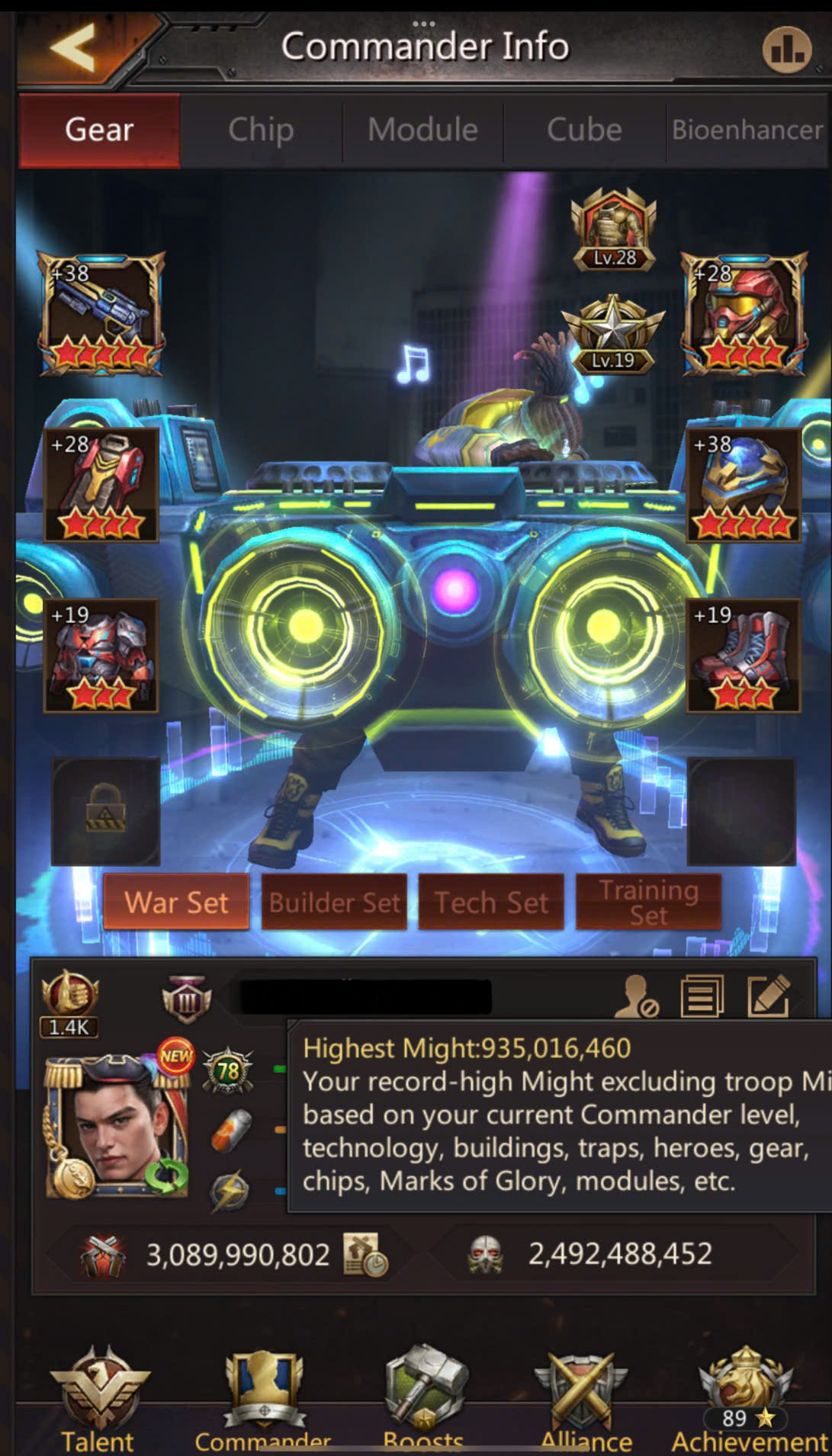Switch to the Module tab
This screenshot has height=1456, width=832.
(422, 130)
